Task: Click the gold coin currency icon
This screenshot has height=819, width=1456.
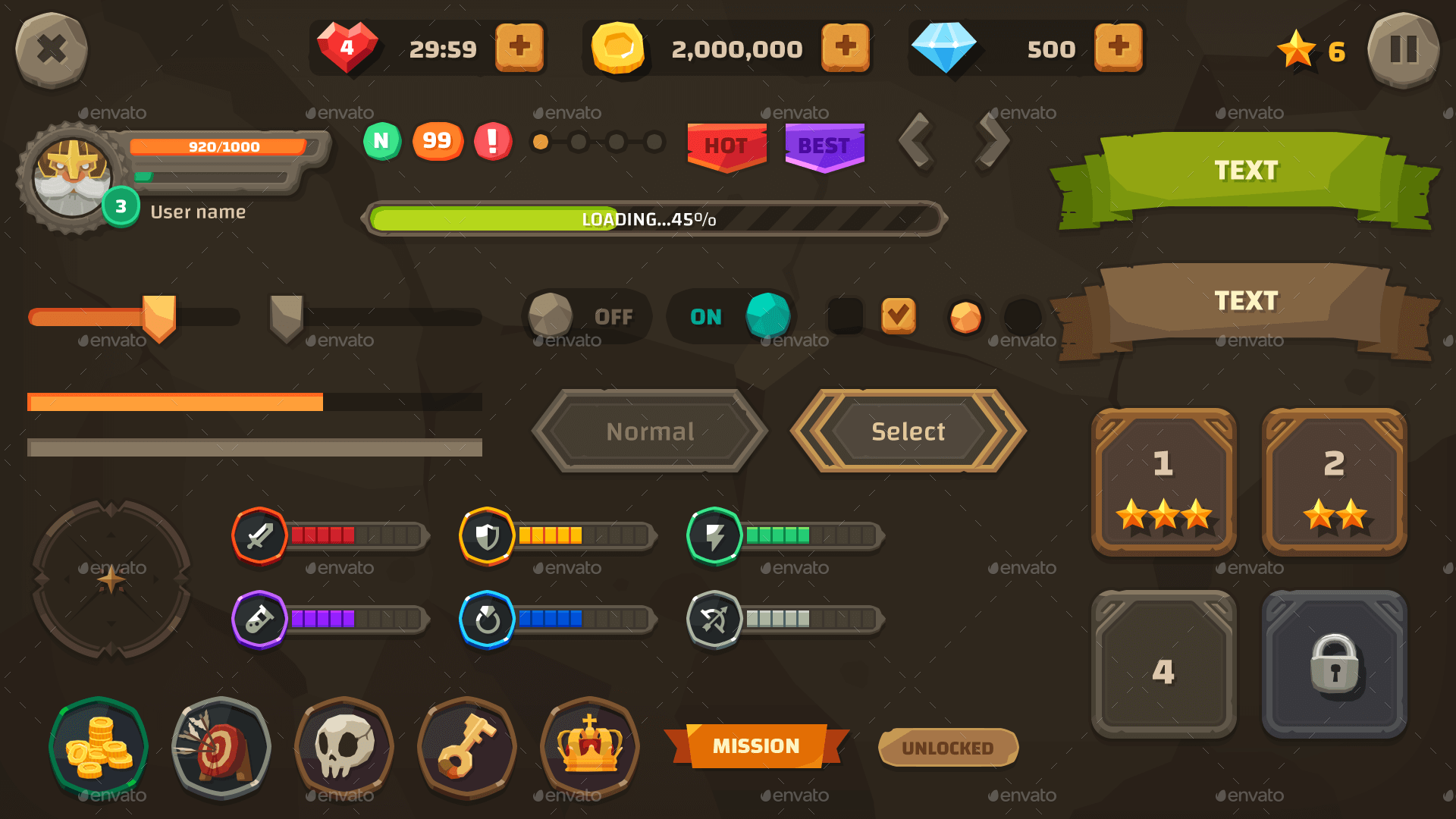Action: tap(618, 47)
